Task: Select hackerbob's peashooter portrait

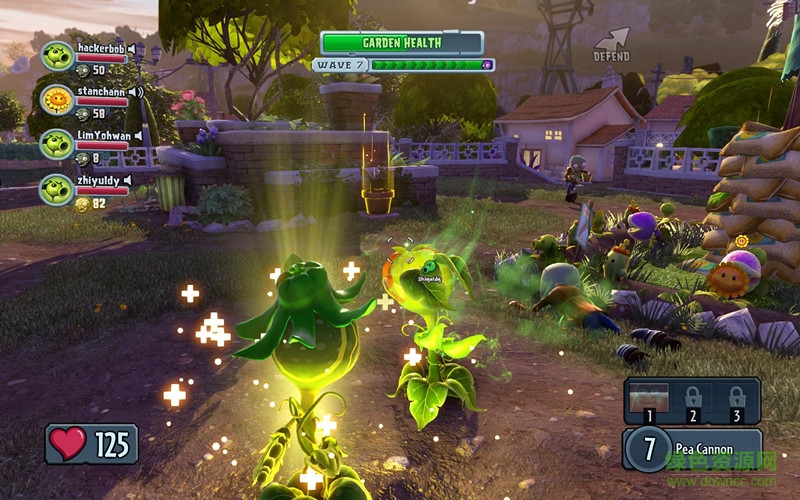Action: (56, 55)
